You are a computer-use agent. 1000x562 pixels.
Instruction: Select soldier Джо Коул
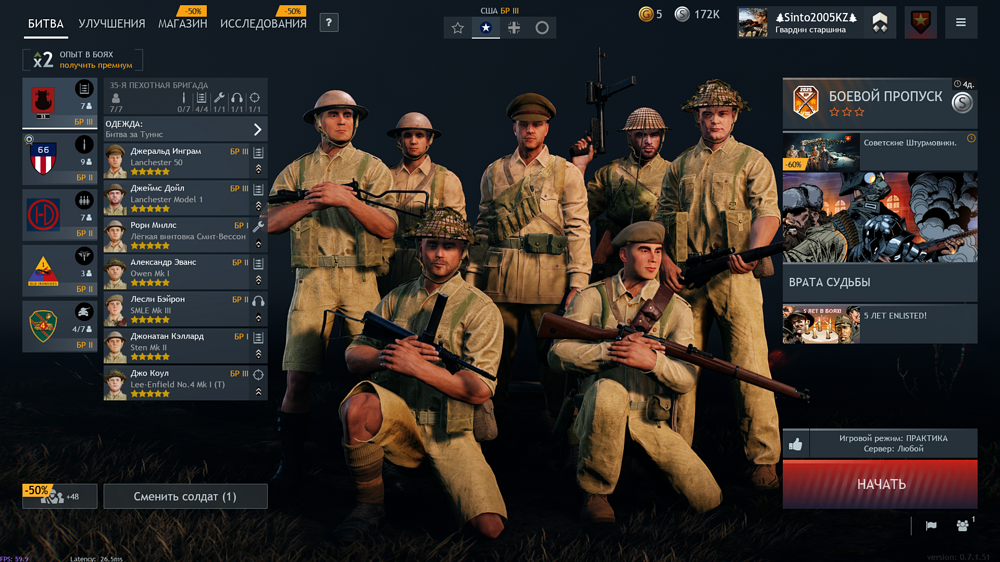click(x=175, y=379)
